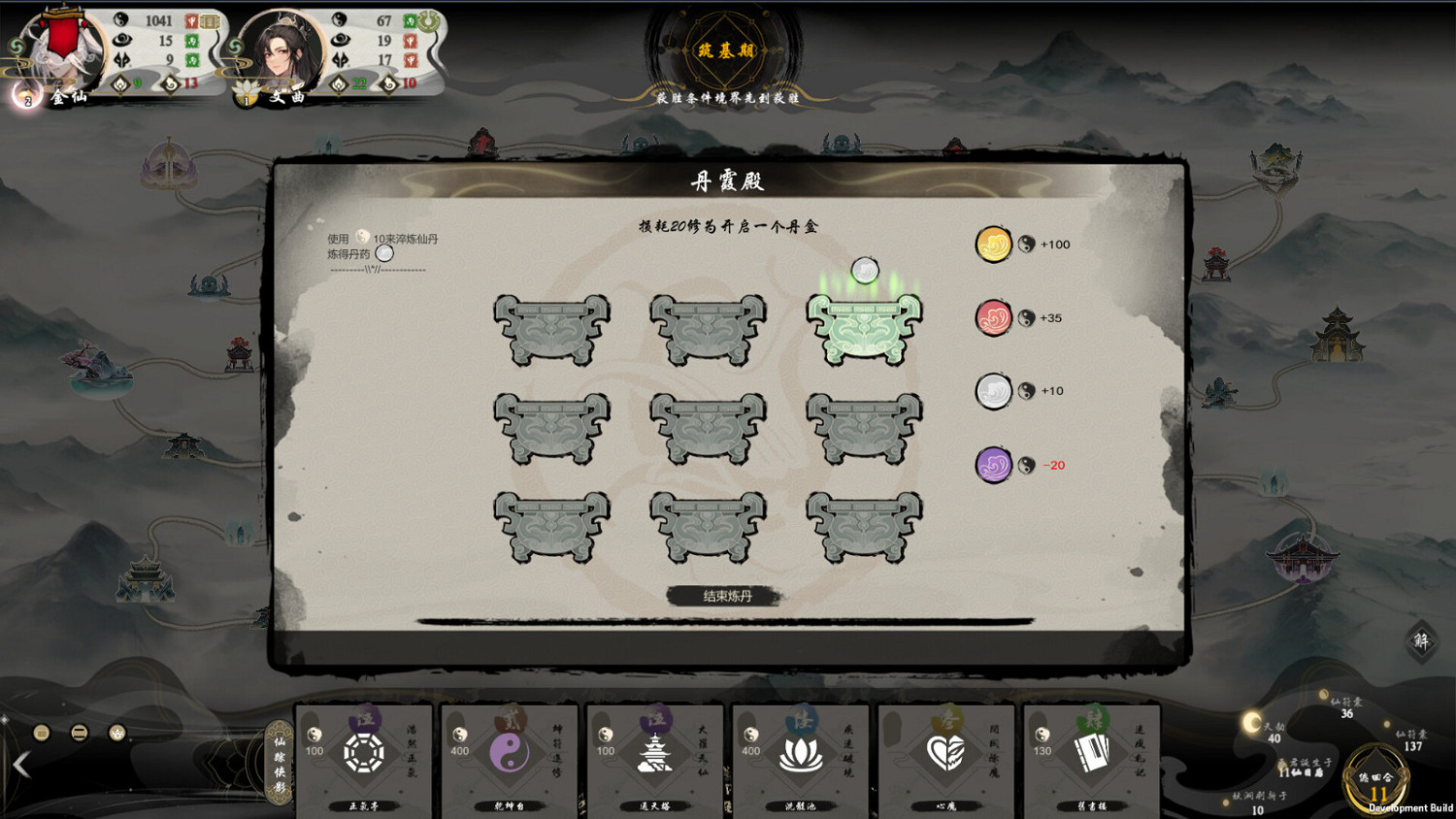
Task: Click the back arrow at bottom left
Action: click(21, 767)
